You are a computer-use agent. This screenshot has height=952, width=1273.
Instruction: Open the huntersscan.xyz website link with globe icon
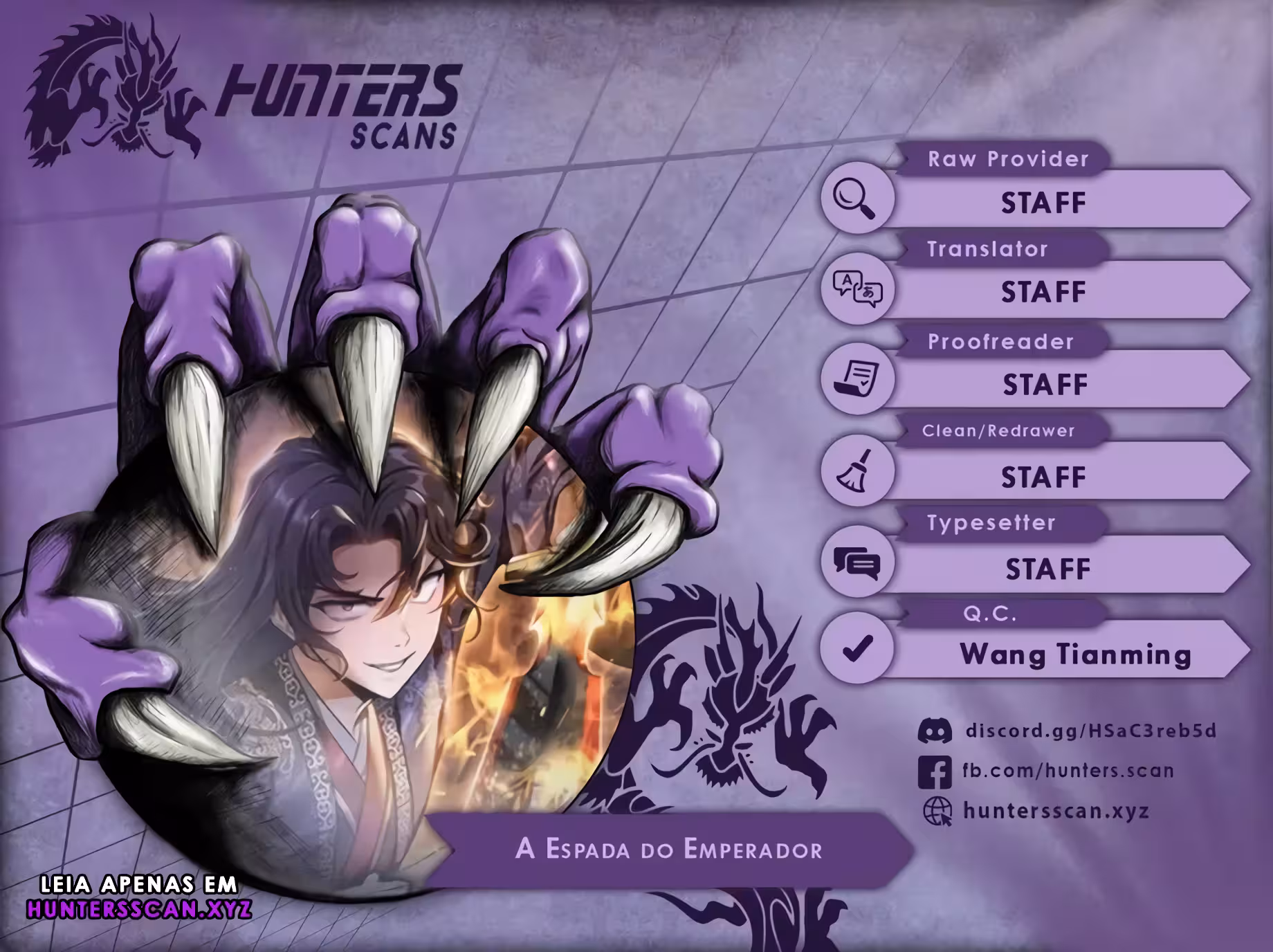click(x=1055, y=811)
